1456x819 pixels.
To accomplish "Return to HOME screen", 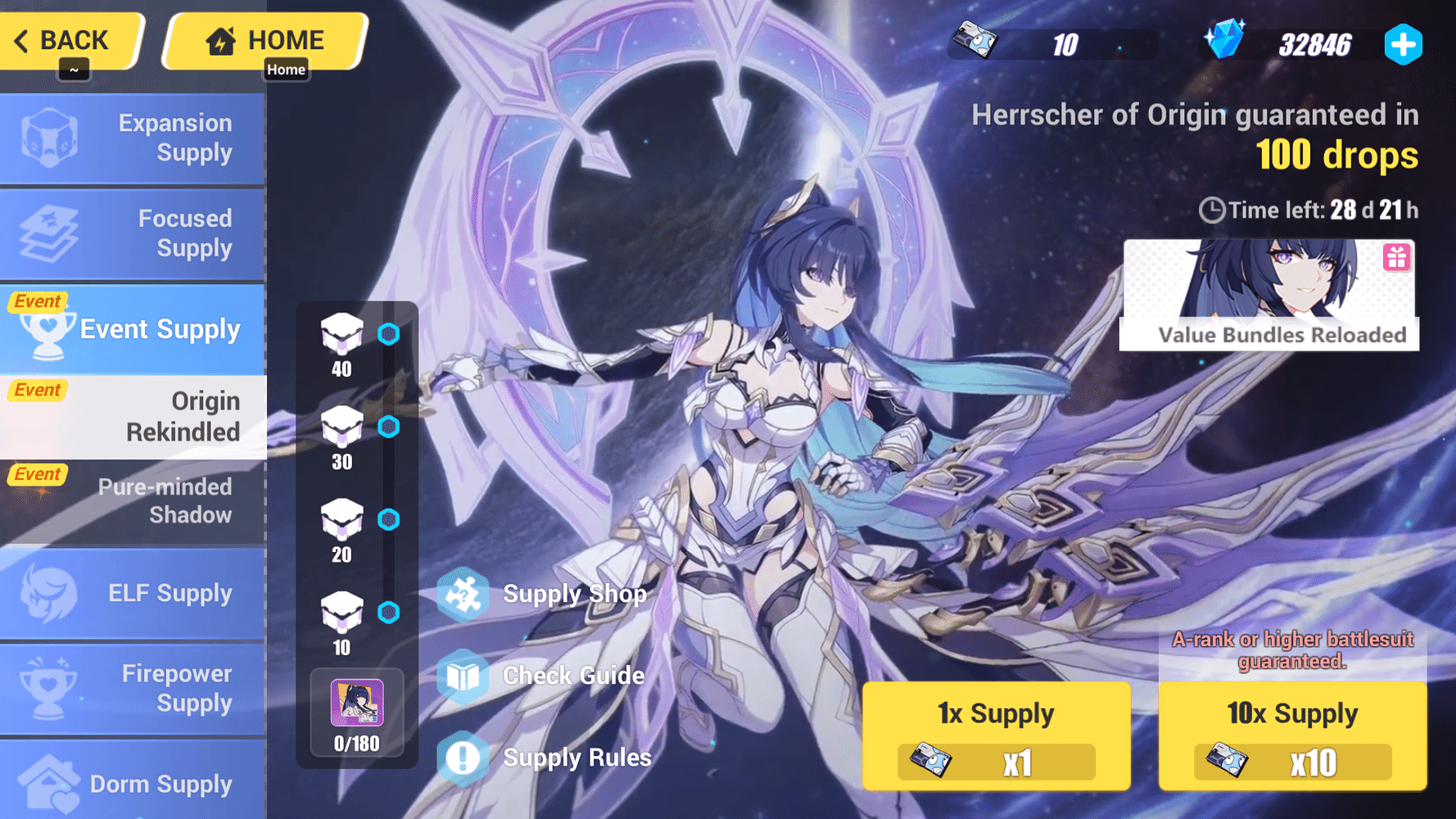I will pos(264,39).
